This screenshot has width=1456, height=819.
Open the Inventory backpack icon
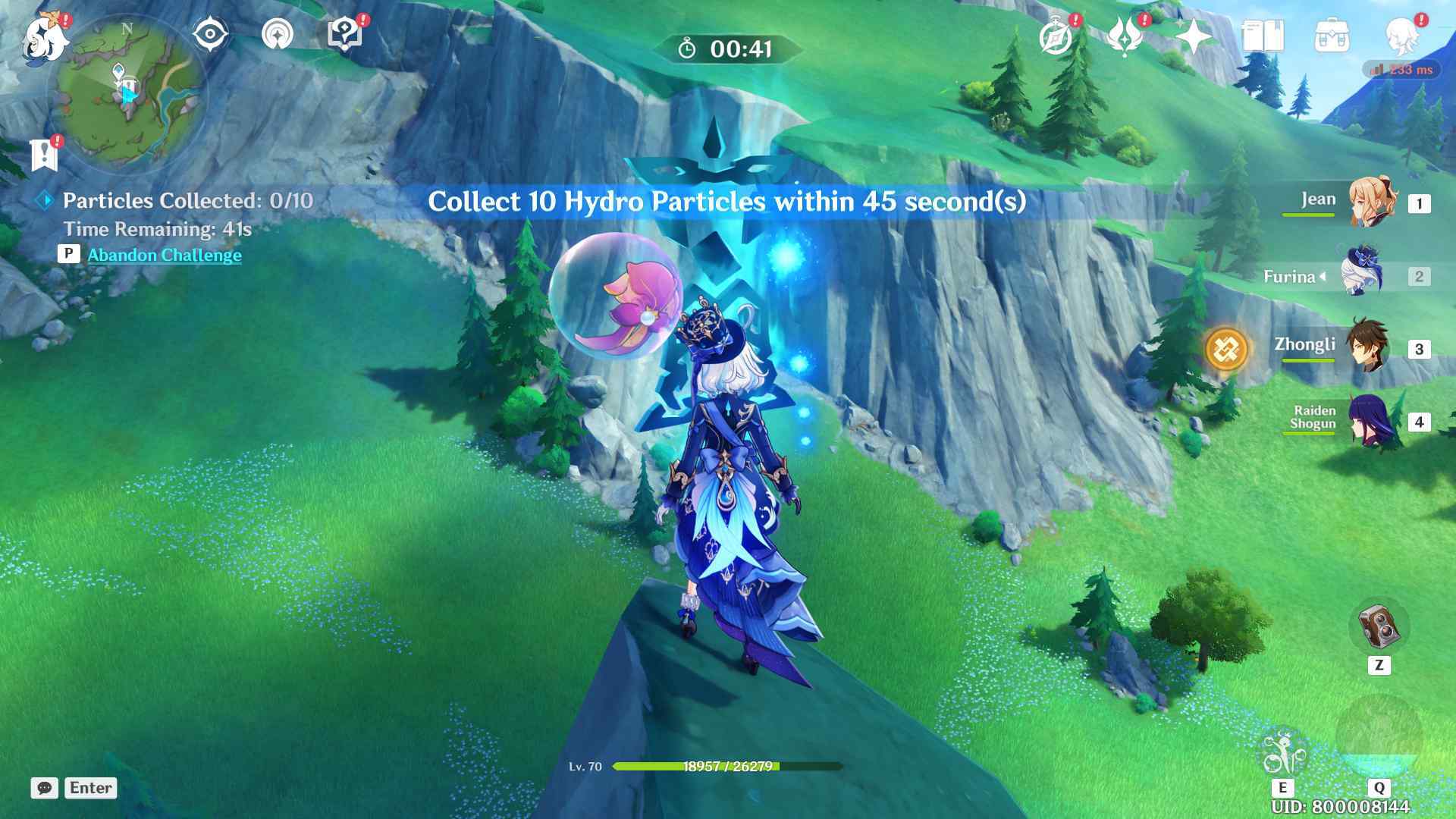tap(1332, 36)
